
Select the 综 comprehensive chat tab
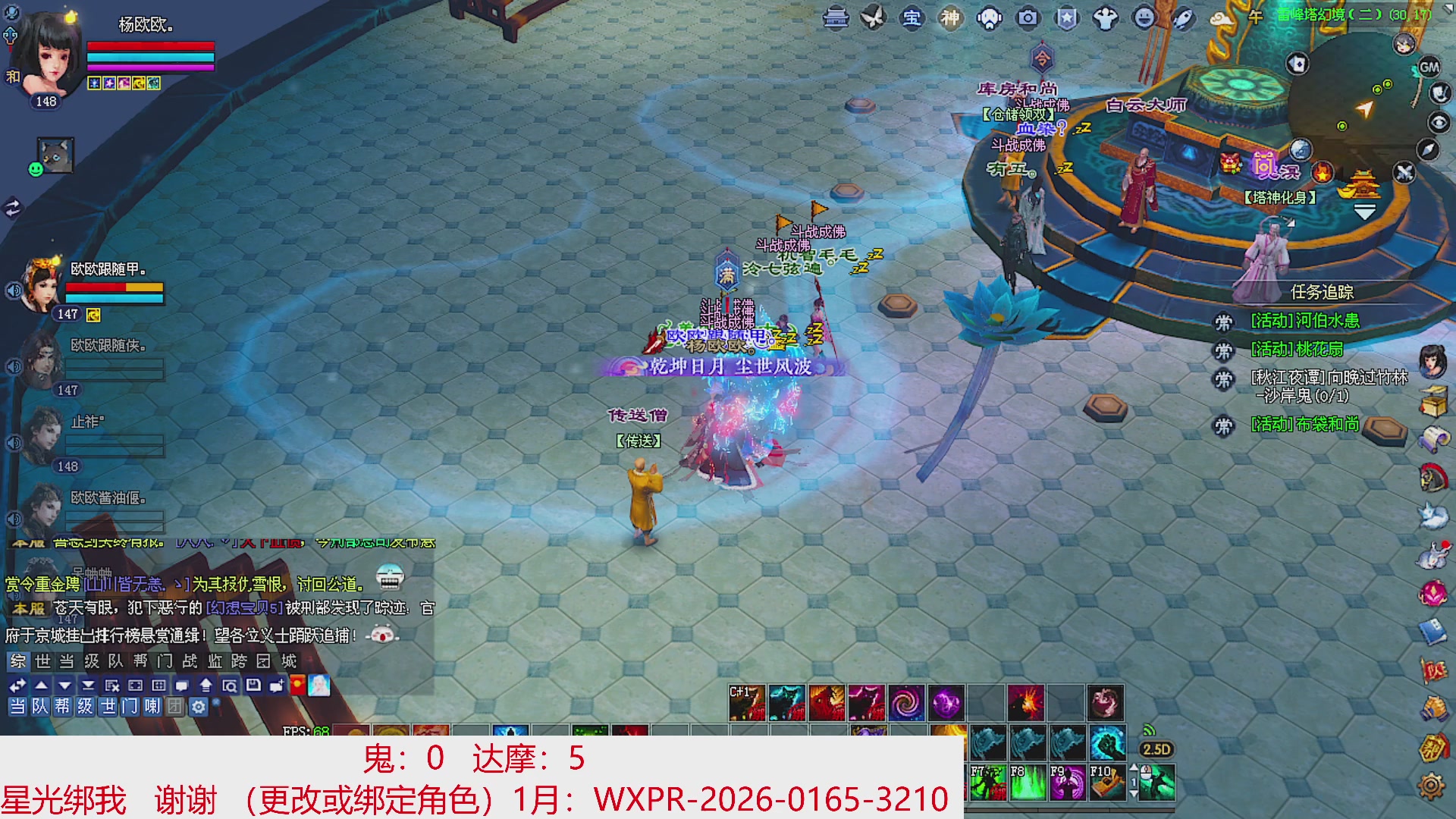19,662
